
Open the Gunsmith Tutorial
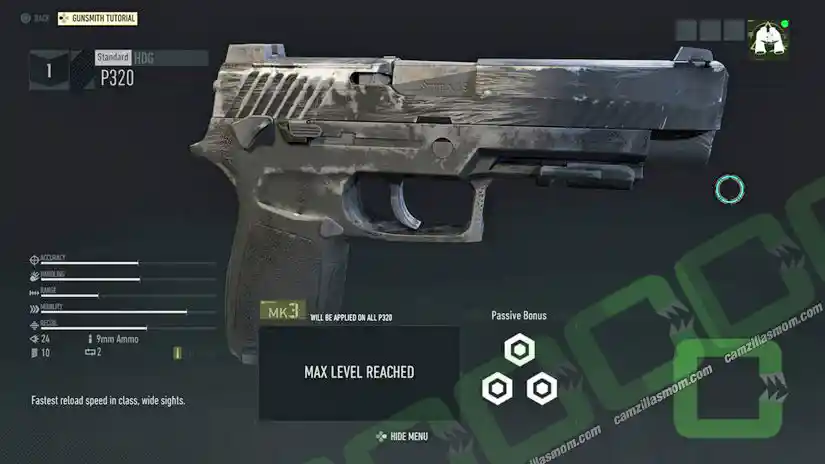point(97,18)
